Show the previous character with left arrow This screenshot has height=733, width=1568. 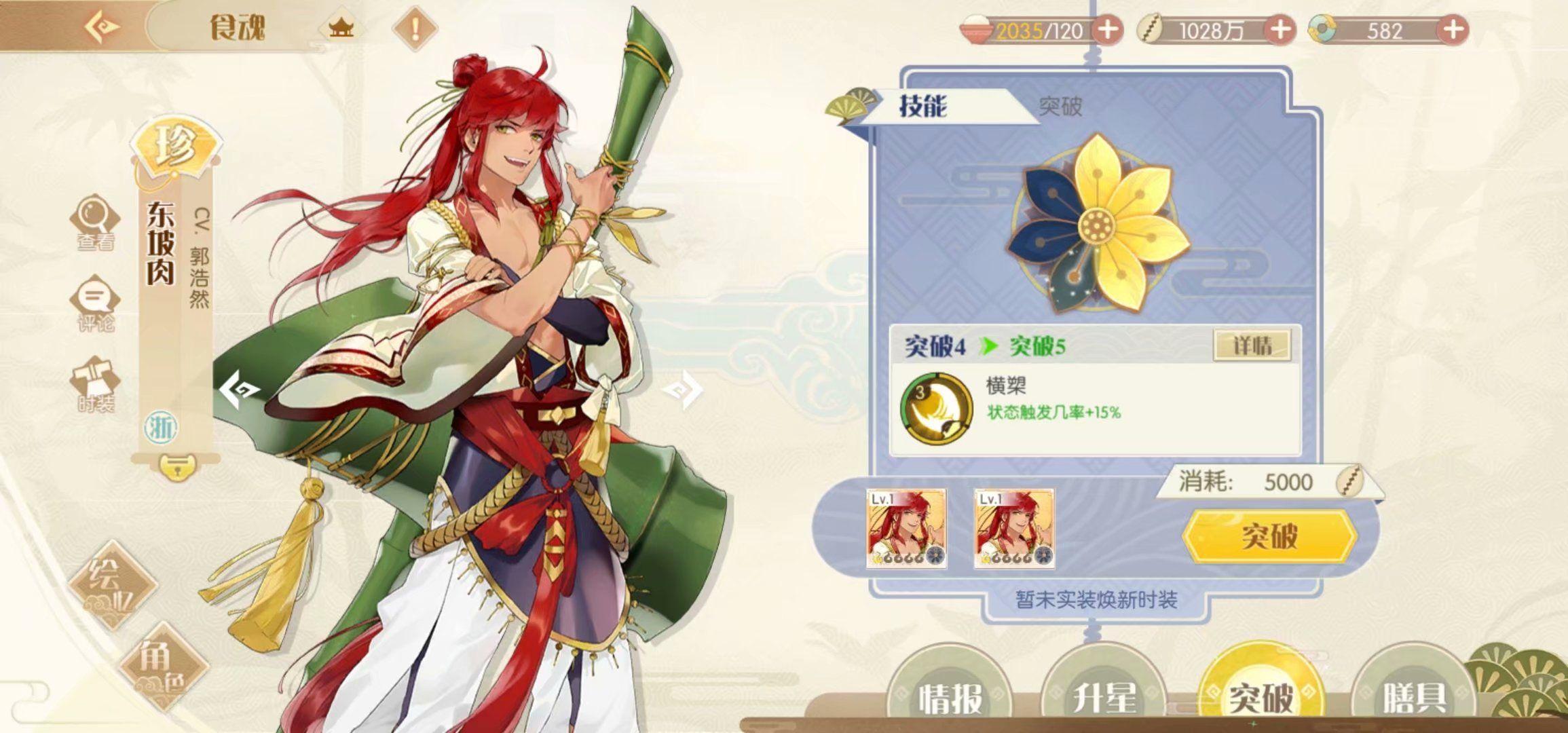pyautogui.click(x=239, y=389)
